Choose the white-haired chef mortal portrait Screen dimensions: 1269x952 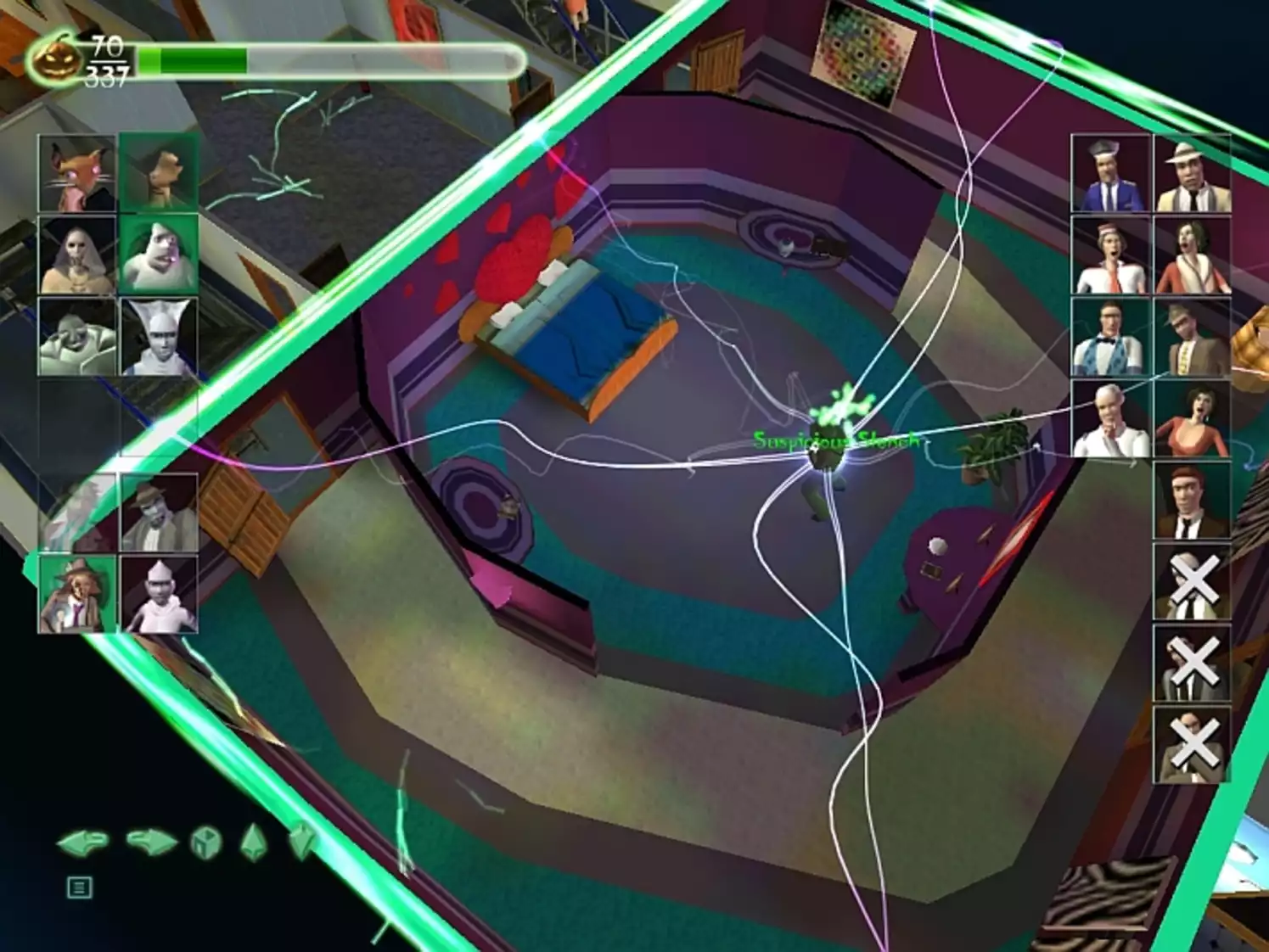pos(1110,419)
